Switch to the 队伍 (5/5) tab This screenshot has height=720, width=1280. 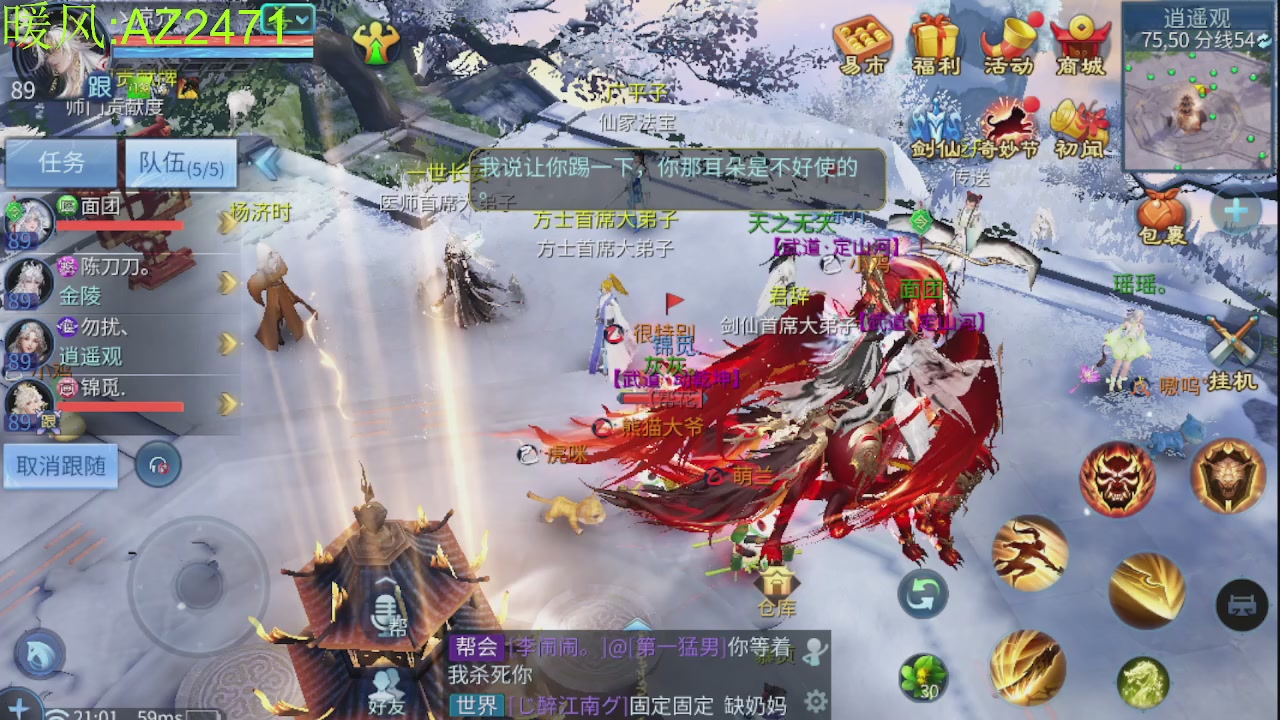point(180,163)
